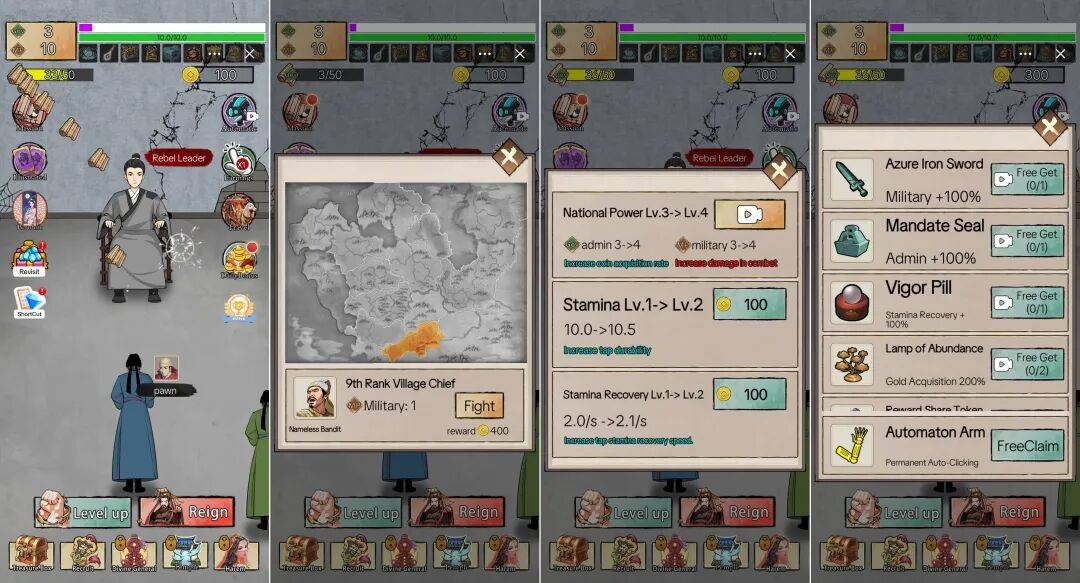
Task: Buy Stamina Recovery upgrade for 100 coins
Action: click(749, 394)
